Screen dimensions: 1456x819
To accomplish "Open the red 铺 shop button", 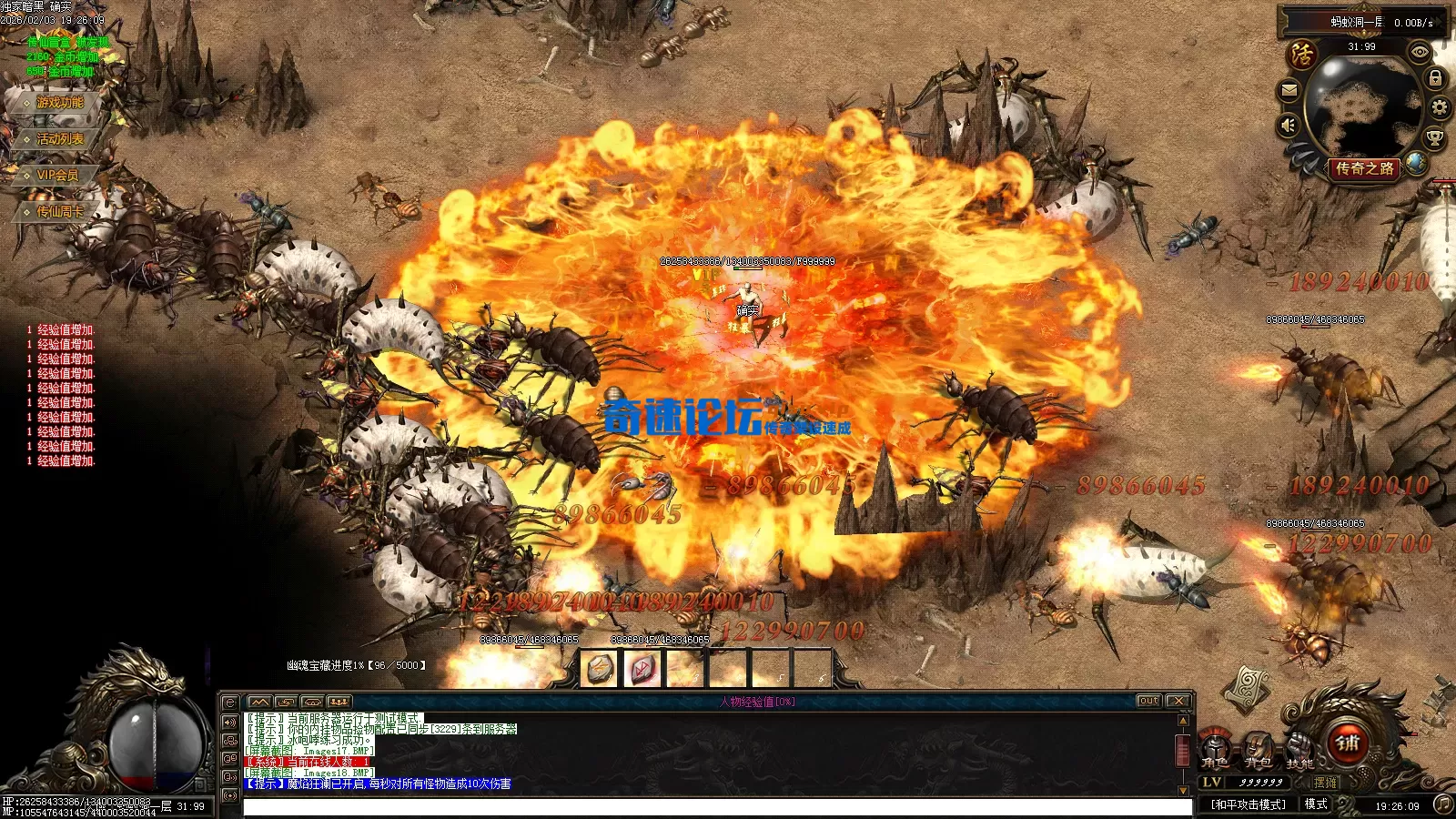I will pos(1348,743).
